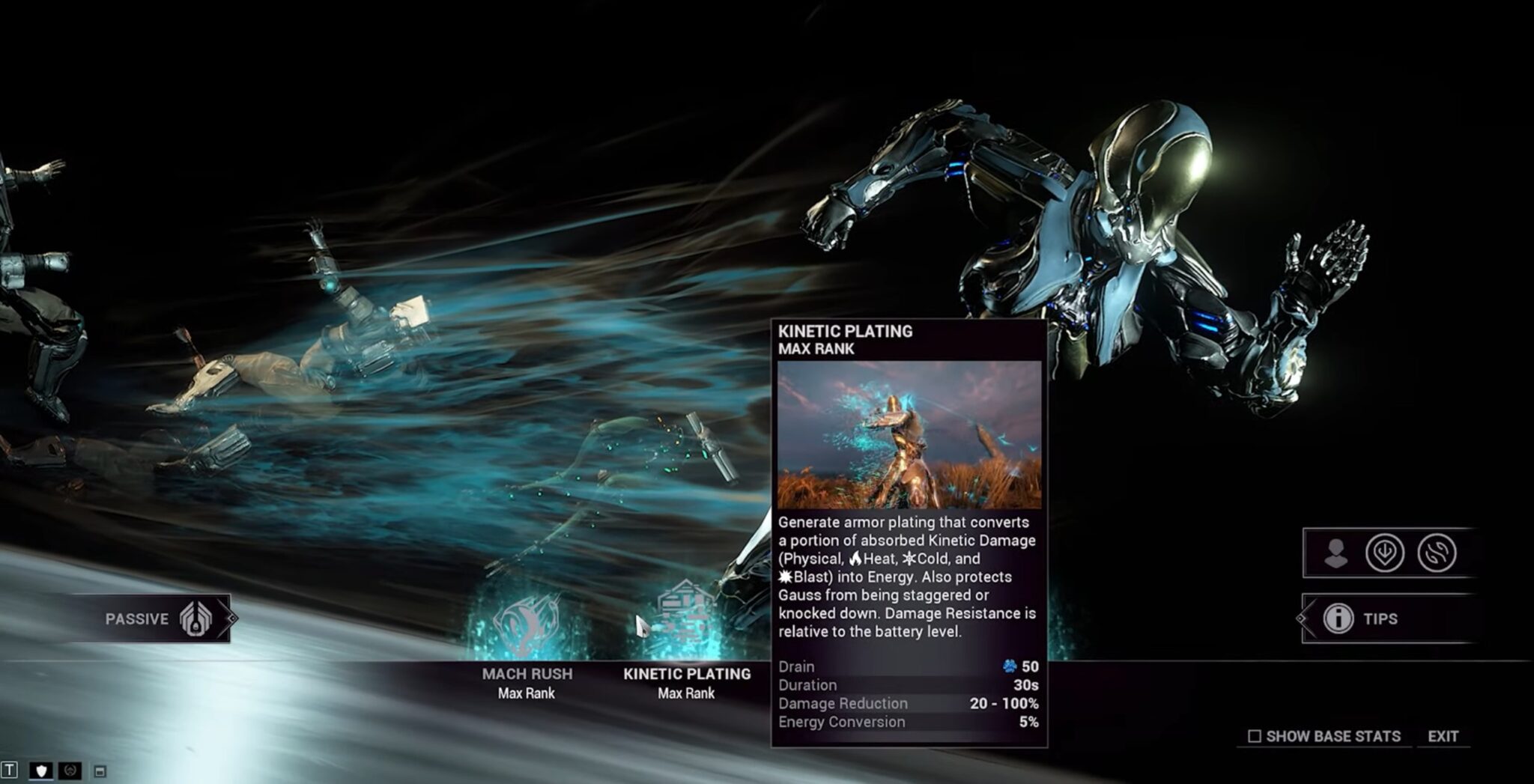
Task: Select the shield icon in the bottom-left toolbar
Action: tap(41, 770)
